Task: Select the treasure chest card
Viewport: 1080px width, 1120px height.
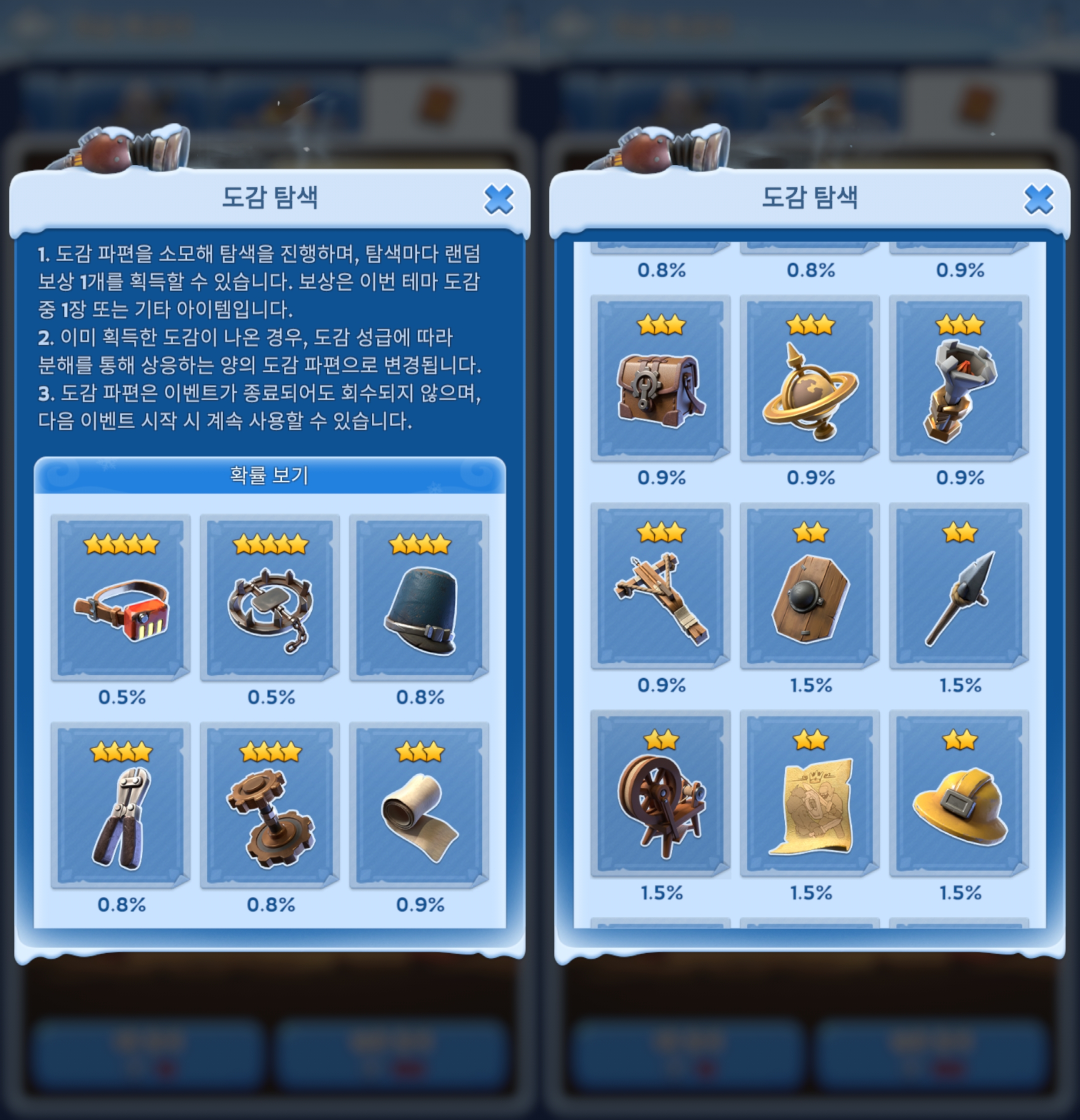Action: pyautogui.click(x=660, y=378)
